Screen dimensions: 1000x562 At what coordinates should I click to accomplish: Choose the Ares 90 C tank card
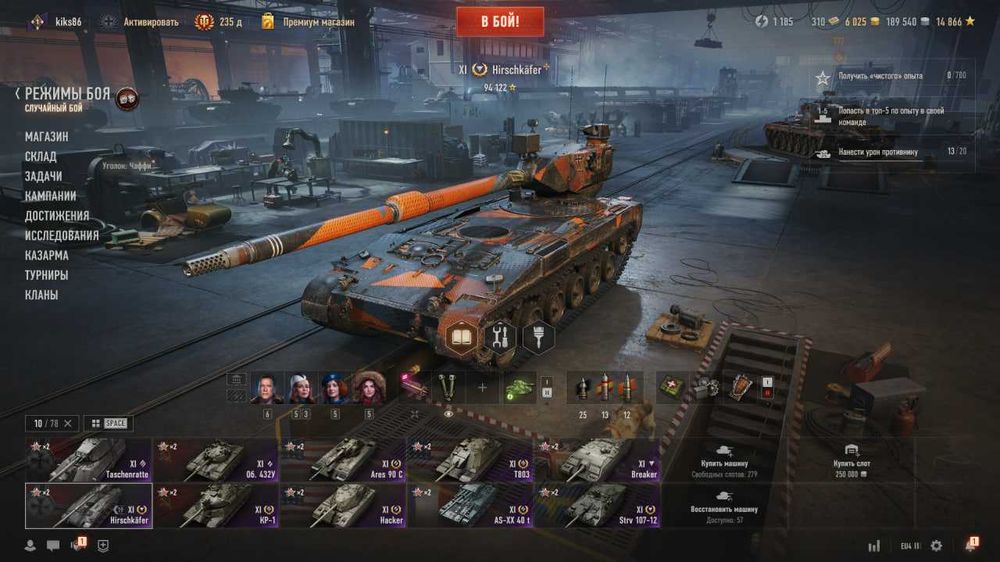pyautogui.click(x=343, y=459)
